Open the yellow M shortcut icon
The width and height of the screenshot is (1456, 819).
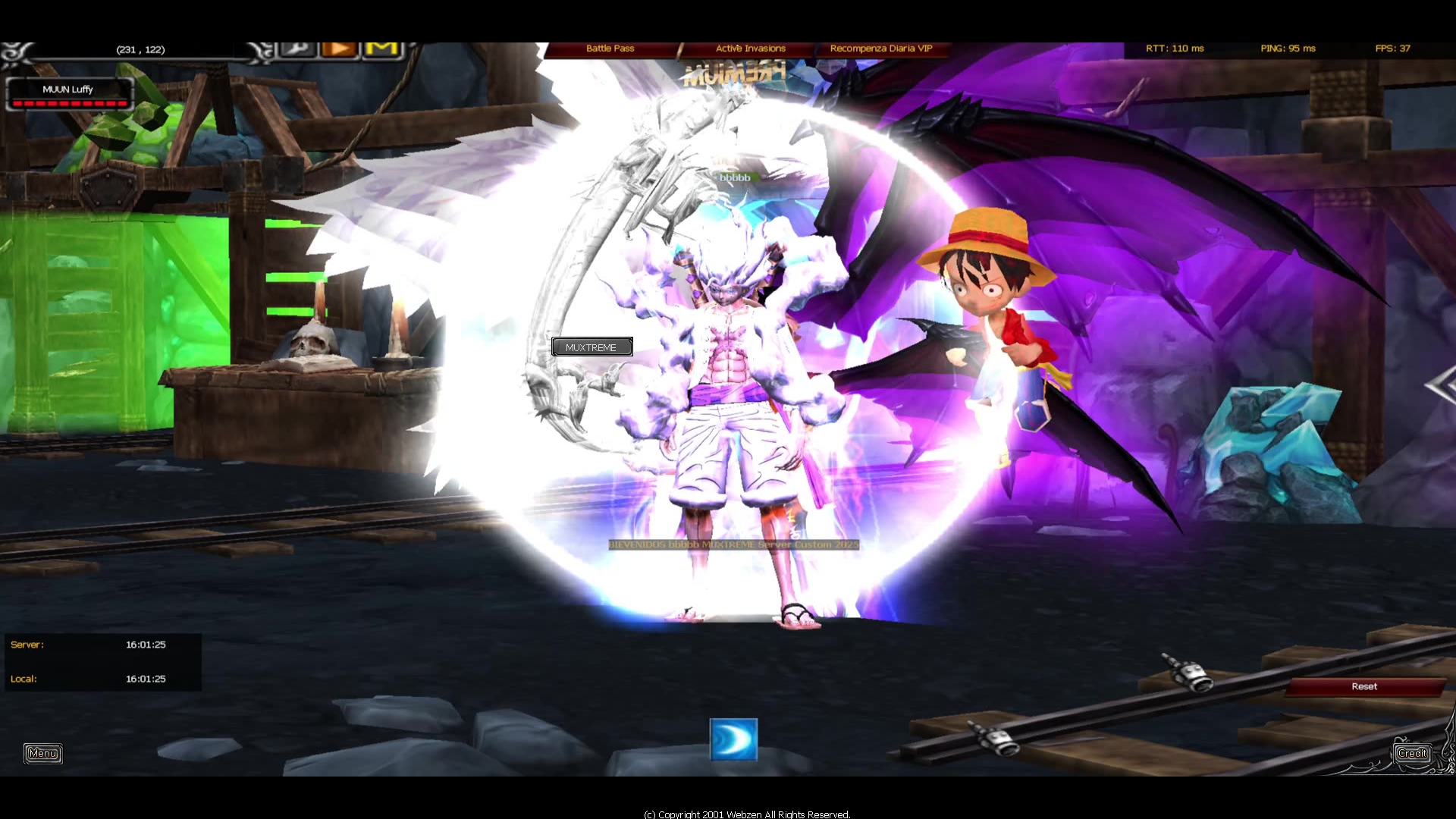pos(381,49)
